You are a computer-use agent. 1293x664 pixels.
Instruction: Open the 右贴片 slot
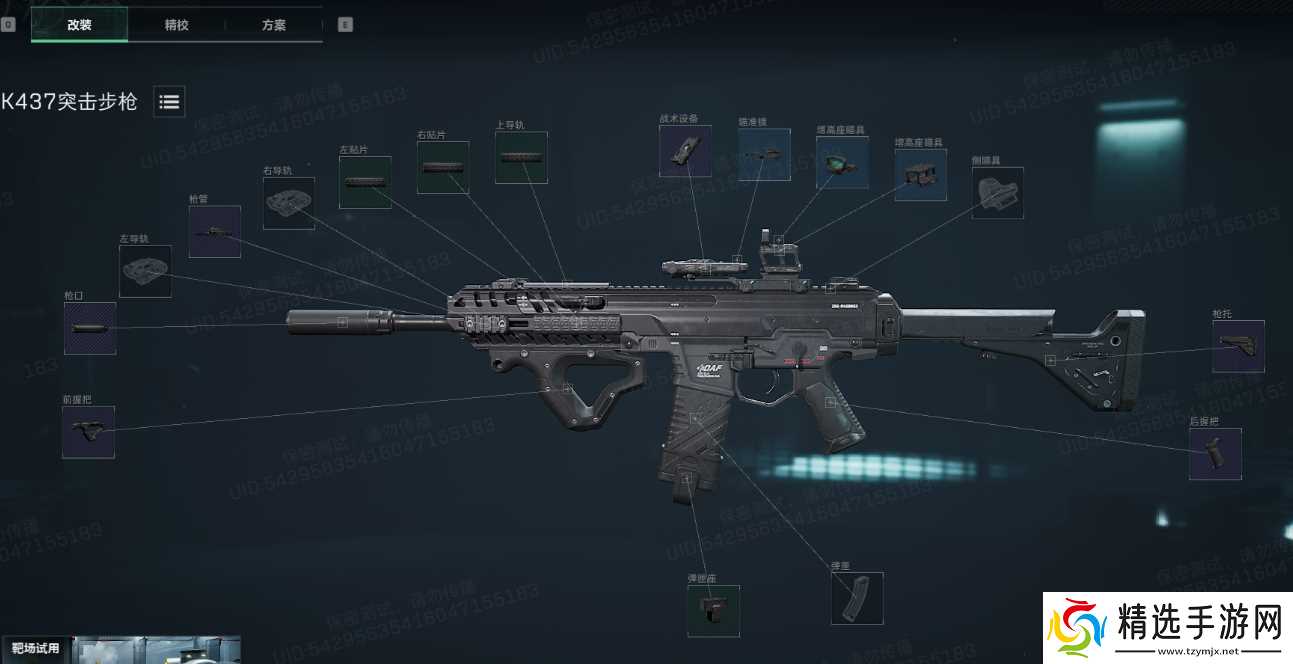443,167
